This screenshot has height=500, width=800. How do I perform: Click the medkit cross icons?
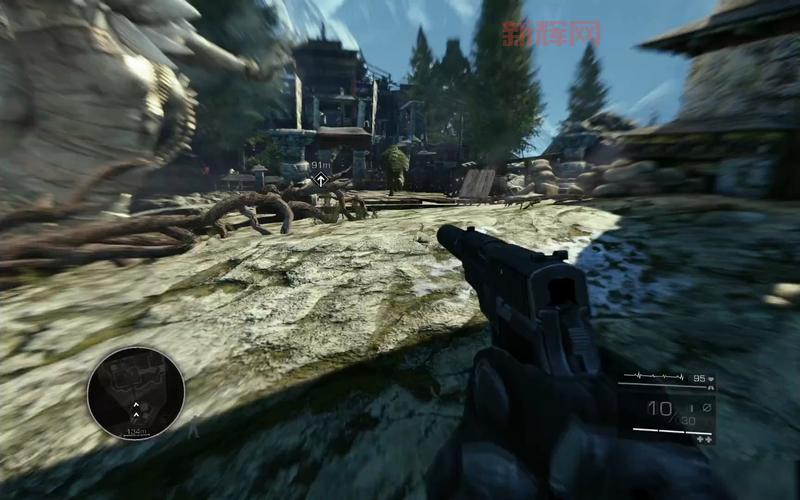tap(704, 439)
